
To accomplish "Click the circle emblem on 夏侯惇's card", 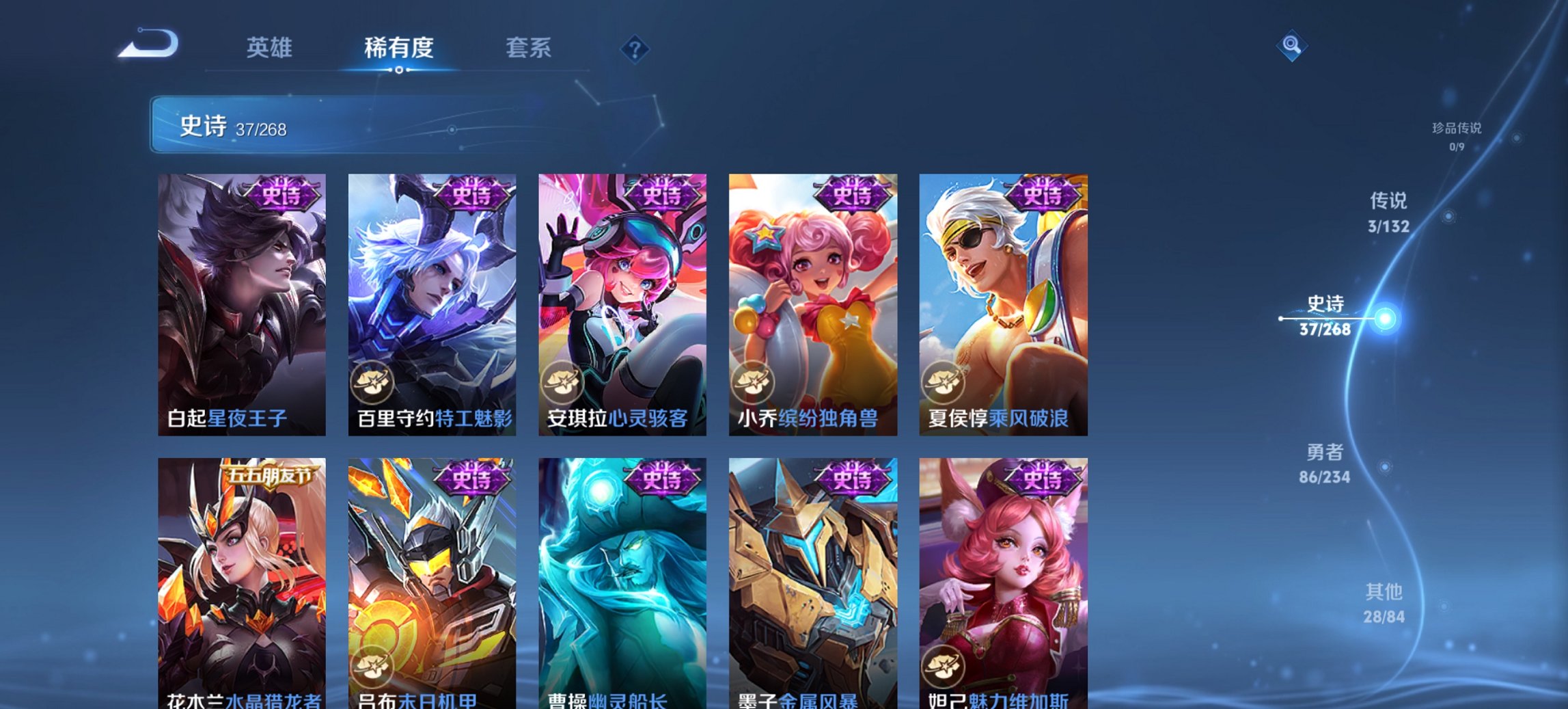I will click(945, 382).
